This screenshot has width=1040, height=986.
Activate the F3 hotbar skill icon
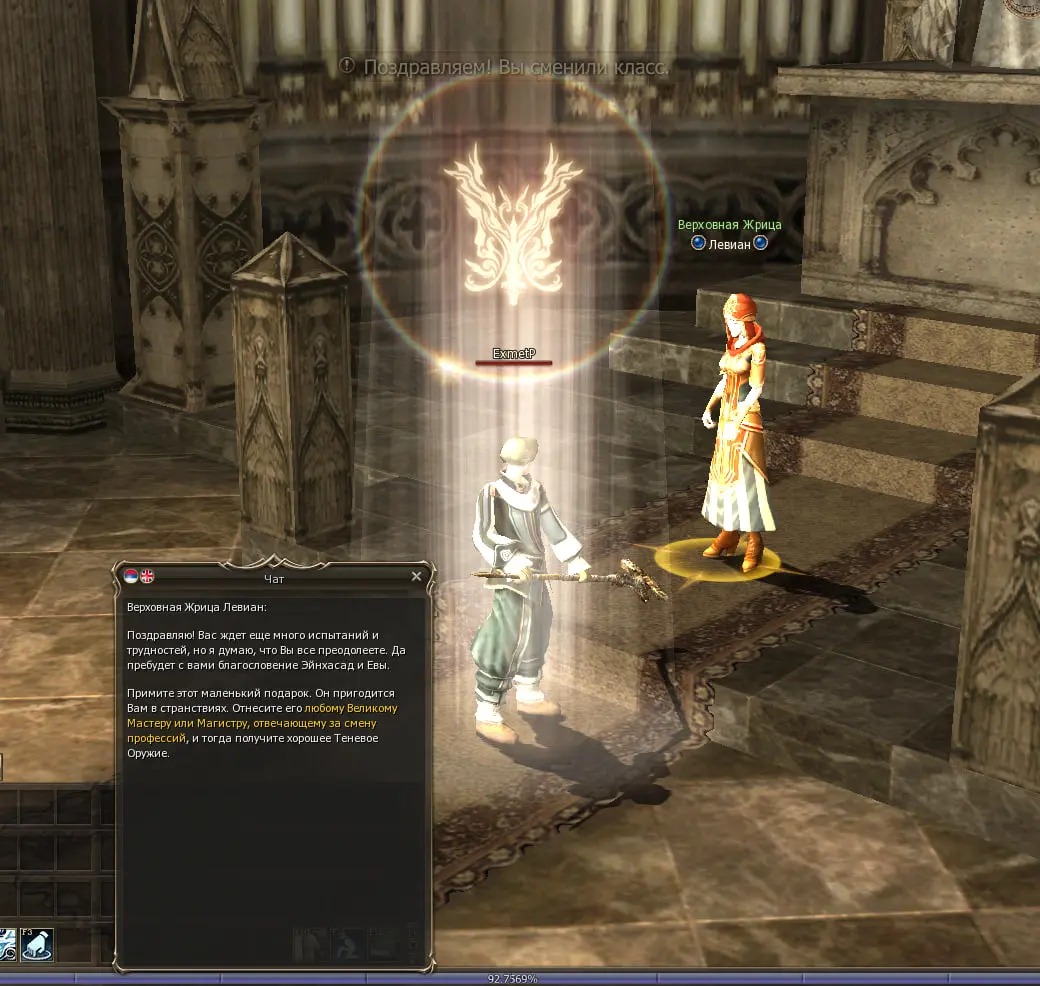[x=37, y=944]
